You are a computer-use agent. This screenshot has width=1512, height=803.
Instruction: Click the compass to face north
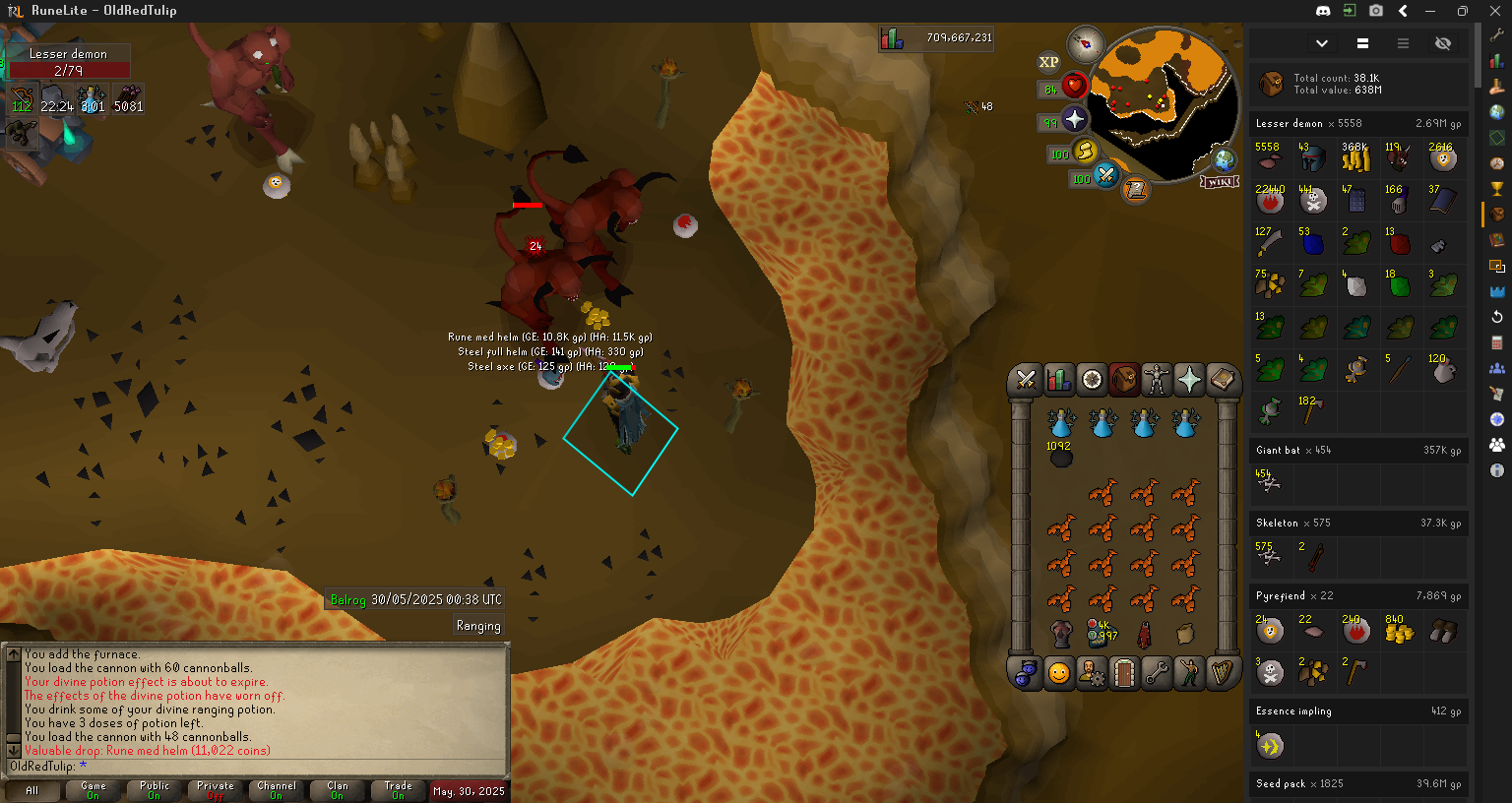[1085, 43]
